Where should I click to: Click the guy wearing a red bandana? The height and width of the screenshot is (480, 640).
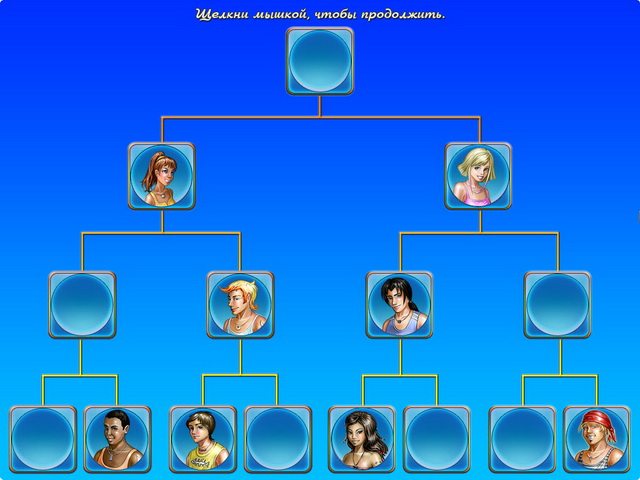[597, 438]
